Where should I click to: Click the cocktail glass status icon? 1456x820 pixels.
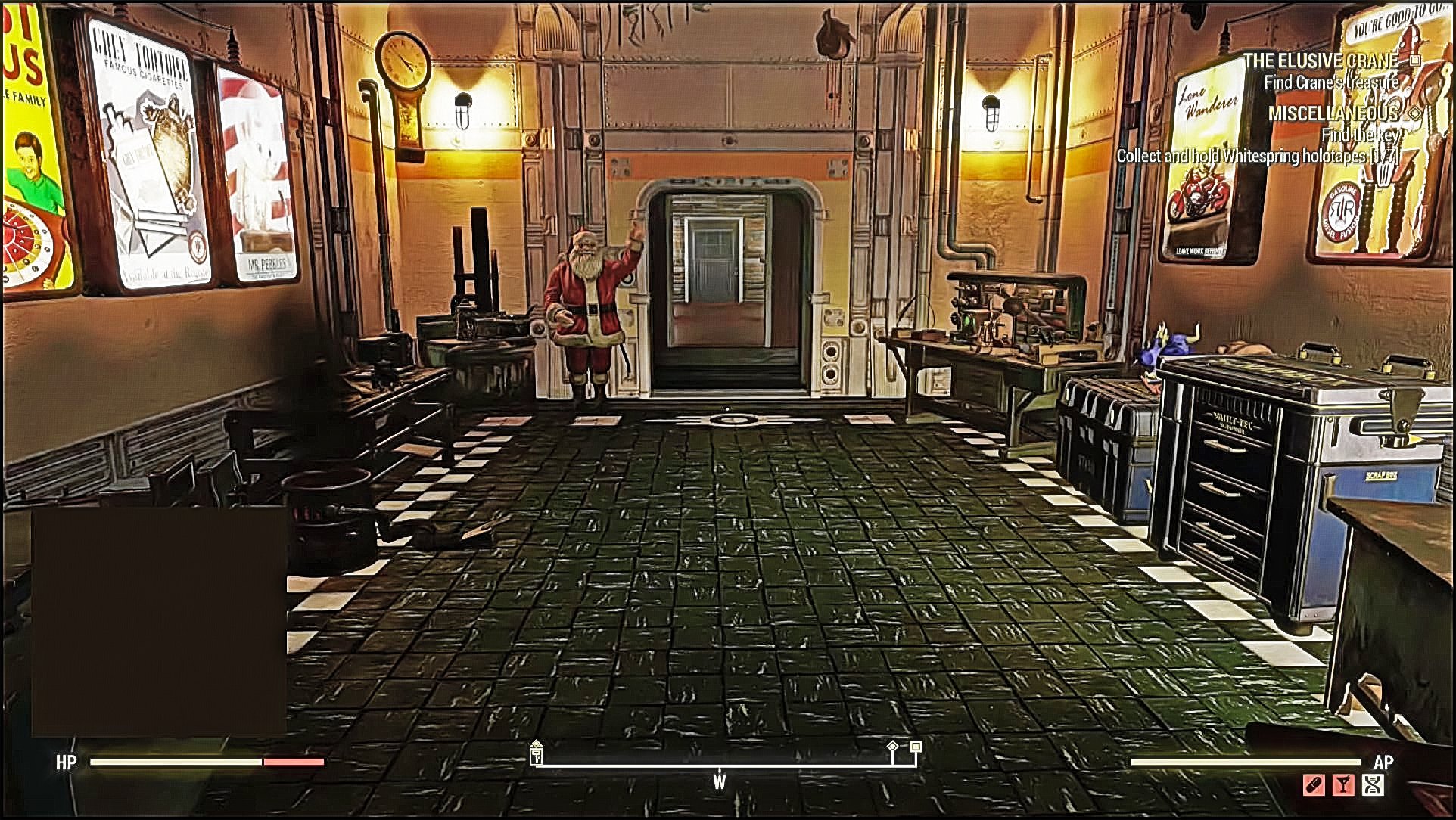[1343, 785]
